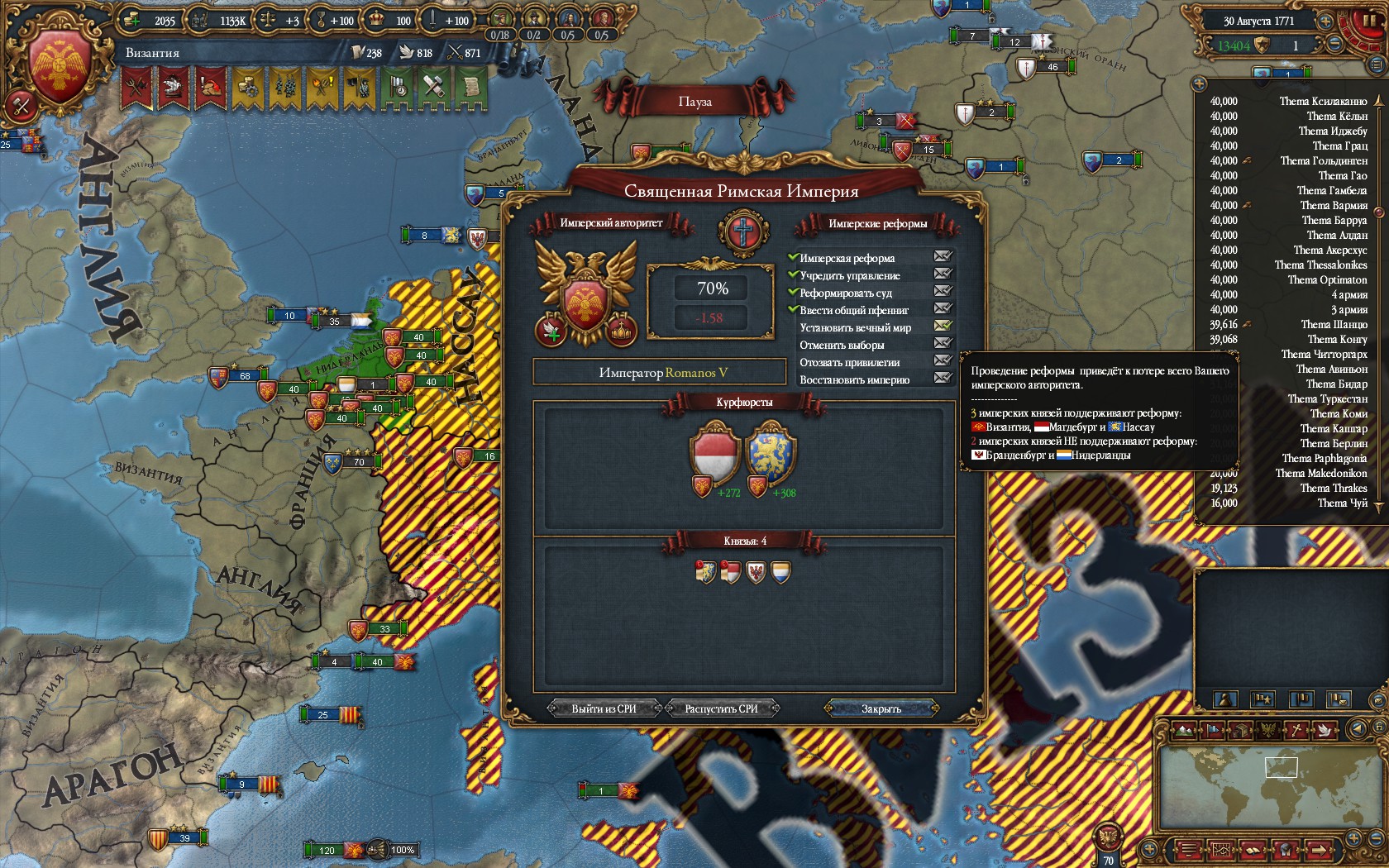1389x868 pixels.
Task: Decrease game speed with the minus button
Action: (1334, 45)
